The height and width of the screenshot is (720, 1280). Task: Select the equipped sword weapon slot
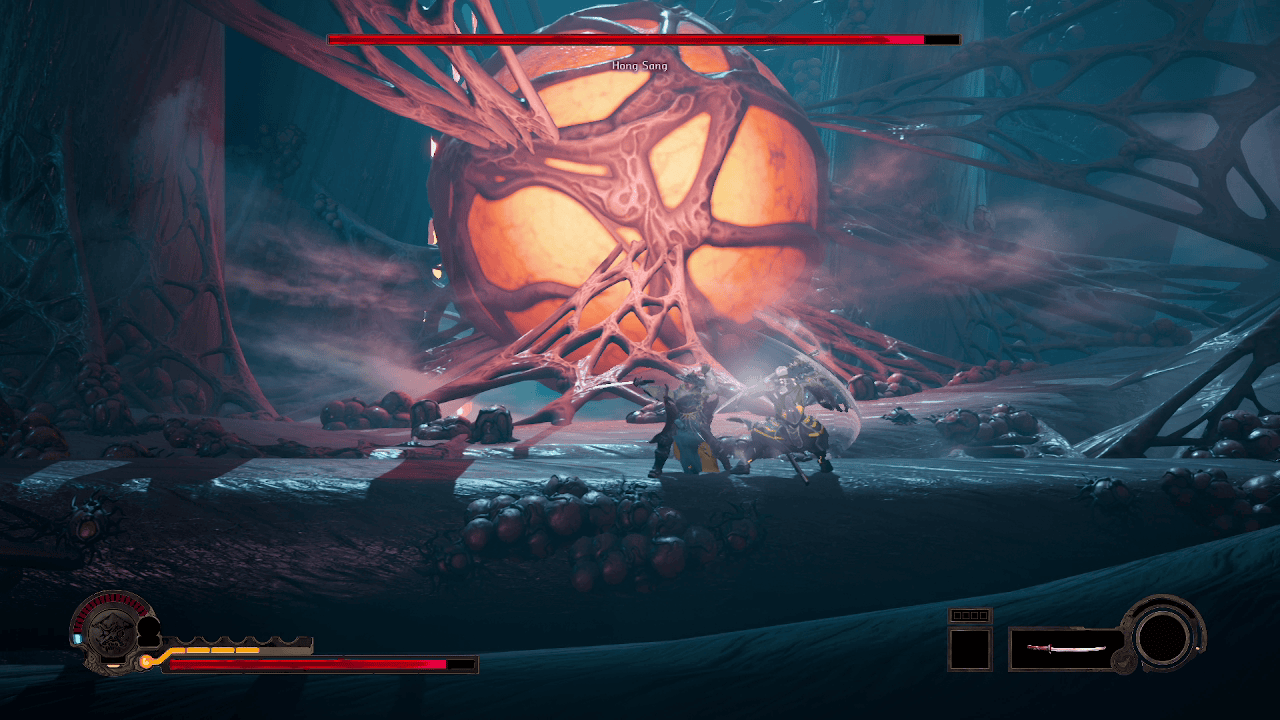(1065, 649)
